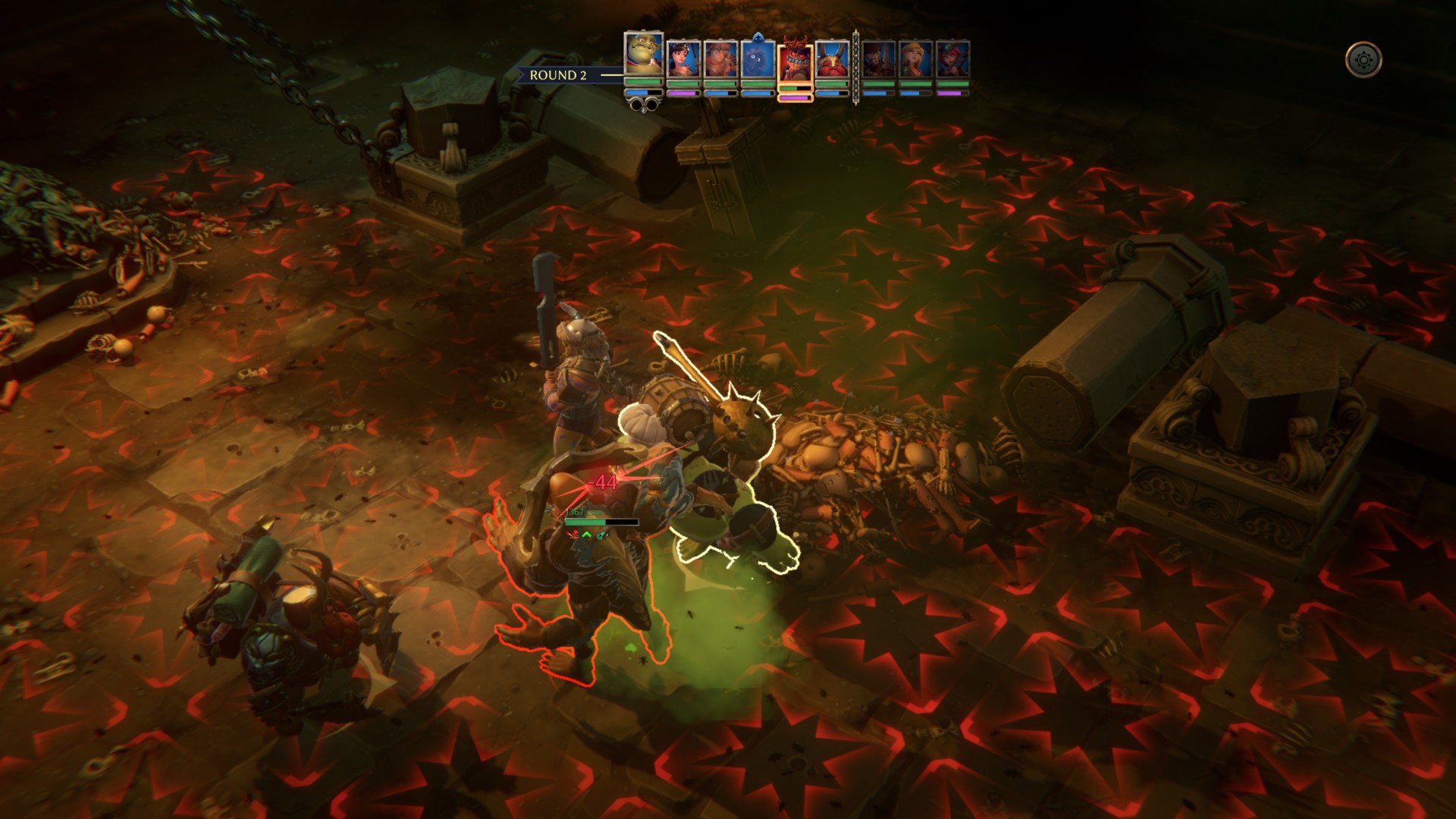Select the red-haired goggles girl portrait

coord(952,59)
